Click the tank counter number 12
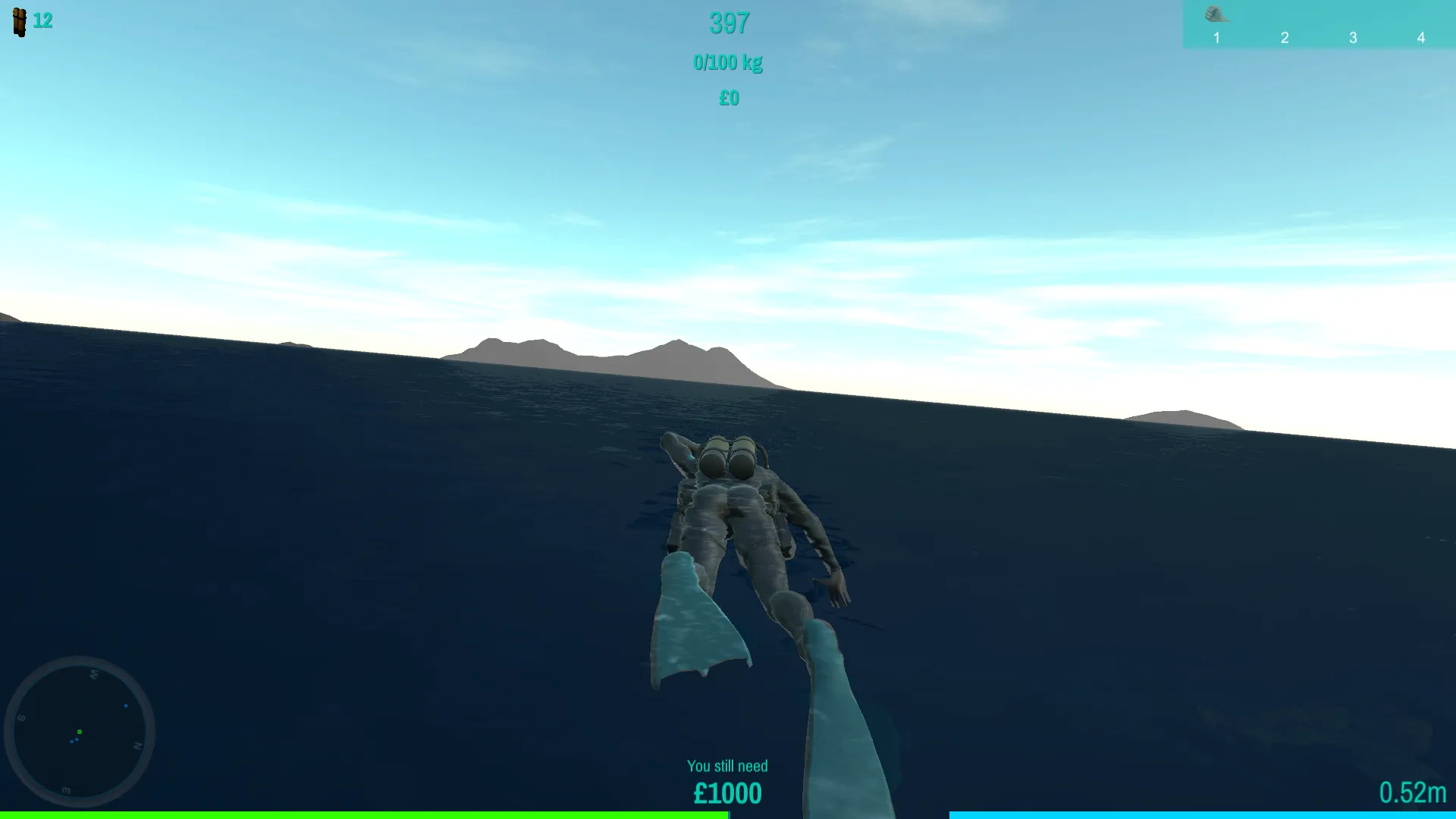The image size is (1456, 819). pyautogui.click(x=43, y=20)
